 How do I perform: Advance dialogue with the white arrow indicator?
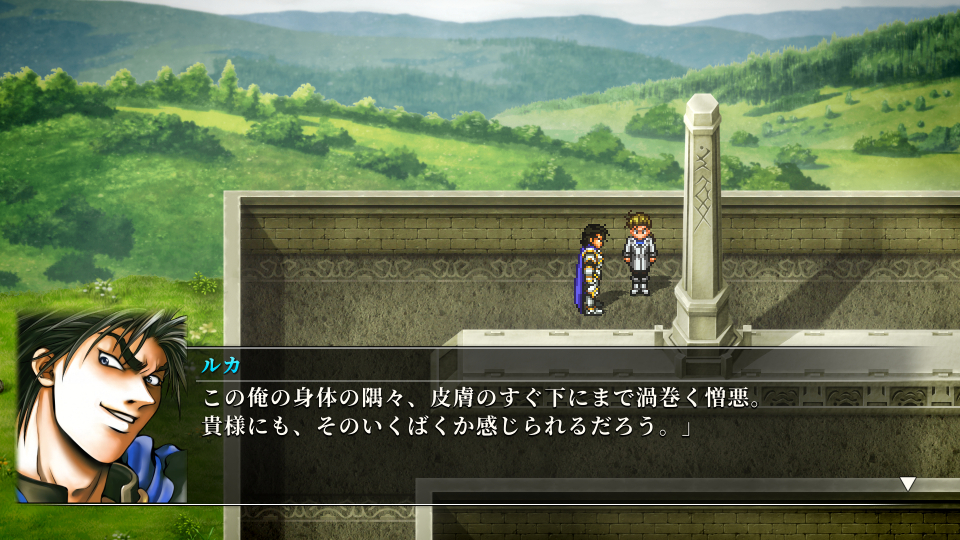pos(907,484)
